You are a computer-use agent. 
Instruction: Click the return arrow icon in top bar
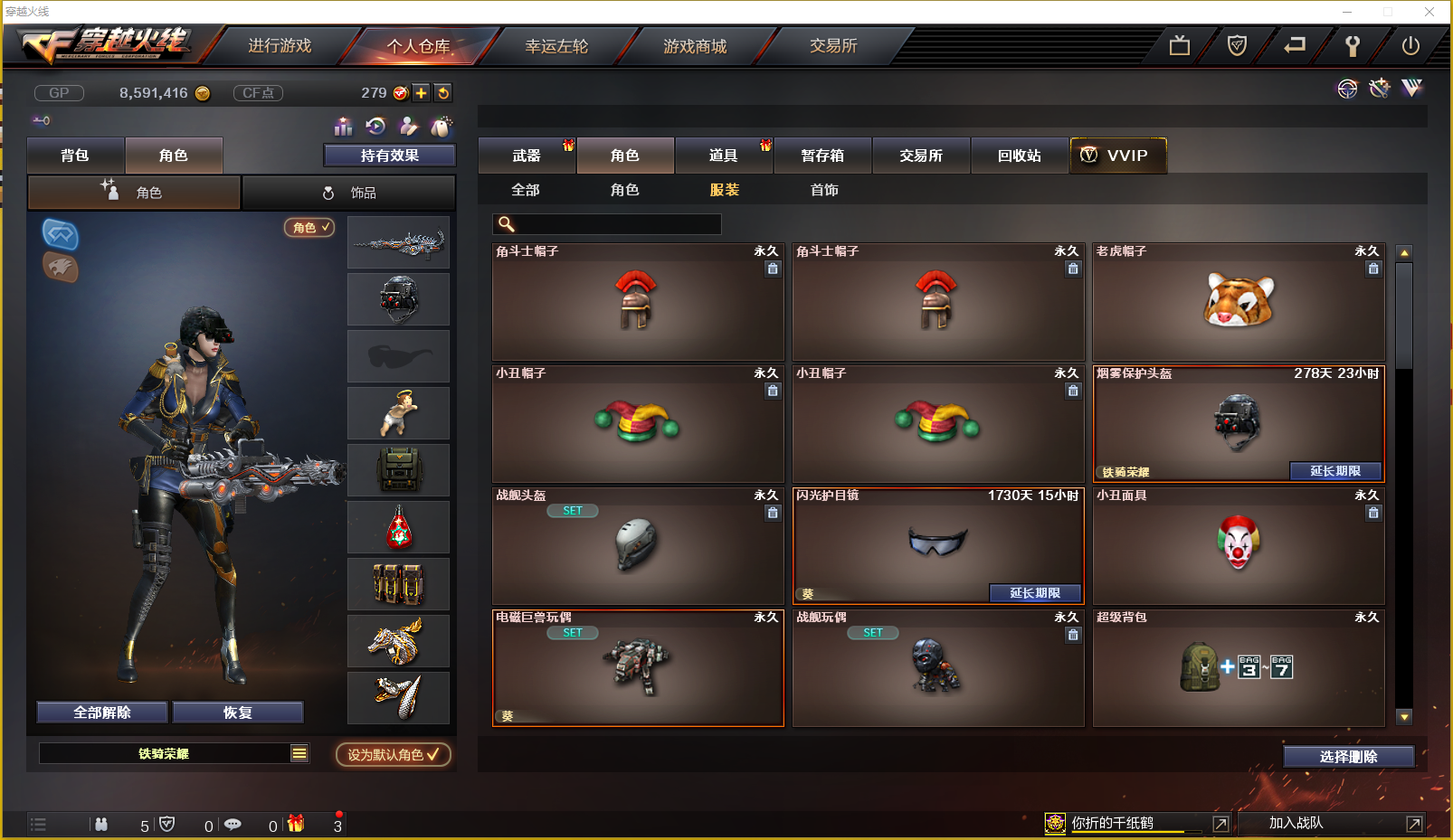1294,45
